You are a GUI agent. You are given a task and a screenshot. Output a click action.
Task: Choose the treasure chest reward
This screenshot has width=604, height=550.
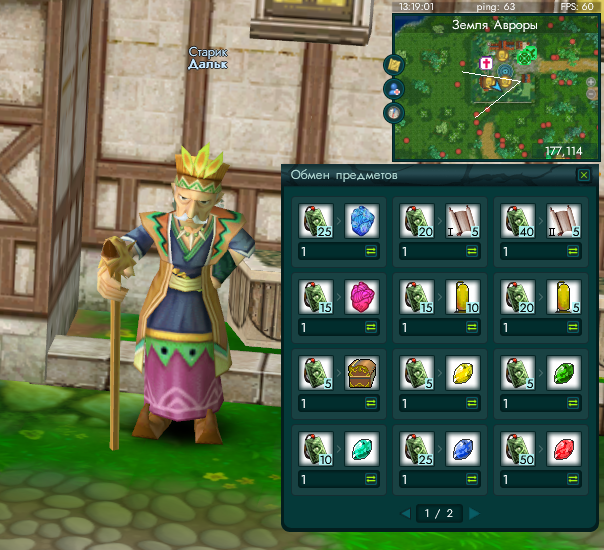click(360, 372)
